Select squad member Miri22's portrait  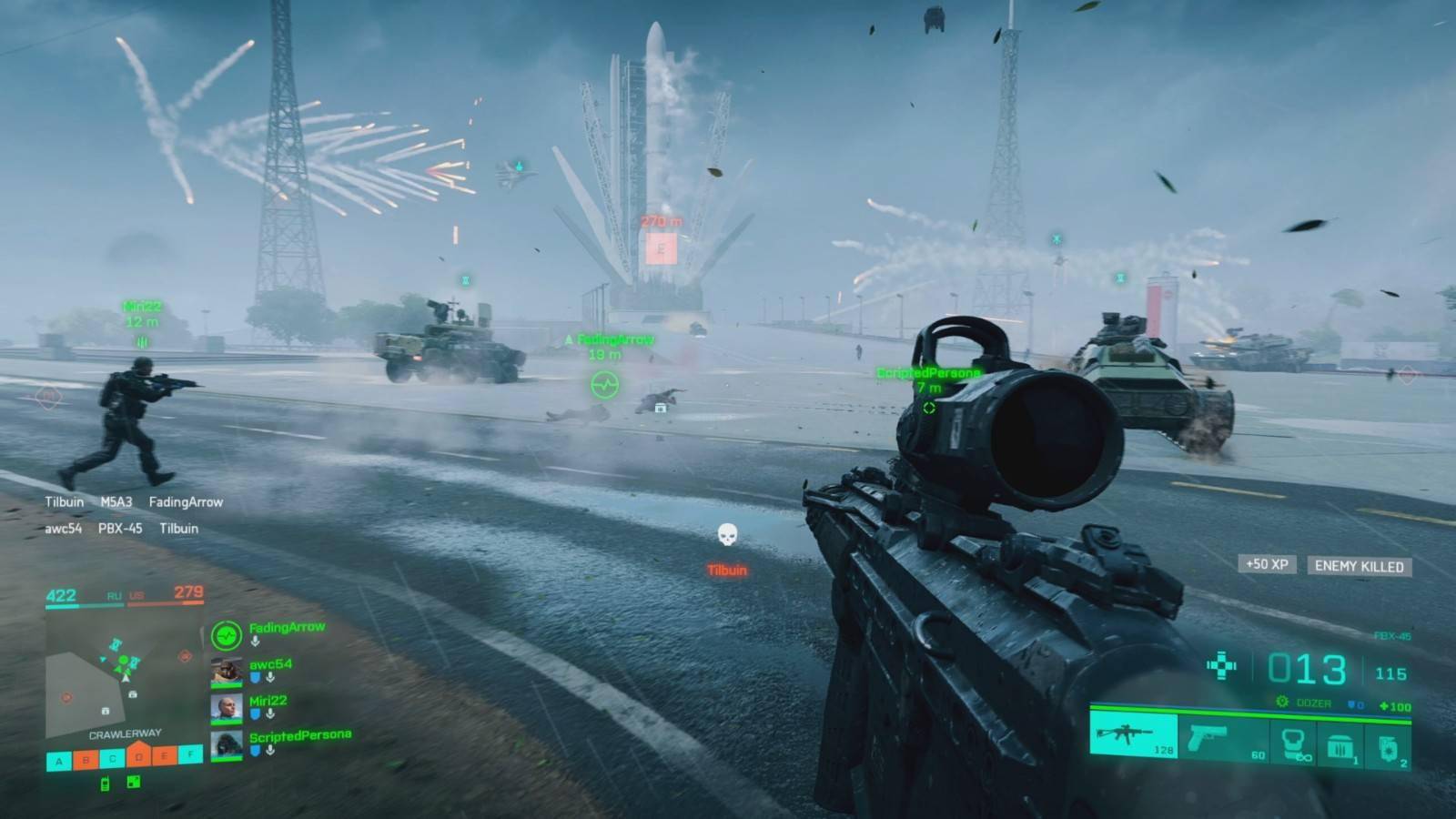click(227, 708)
